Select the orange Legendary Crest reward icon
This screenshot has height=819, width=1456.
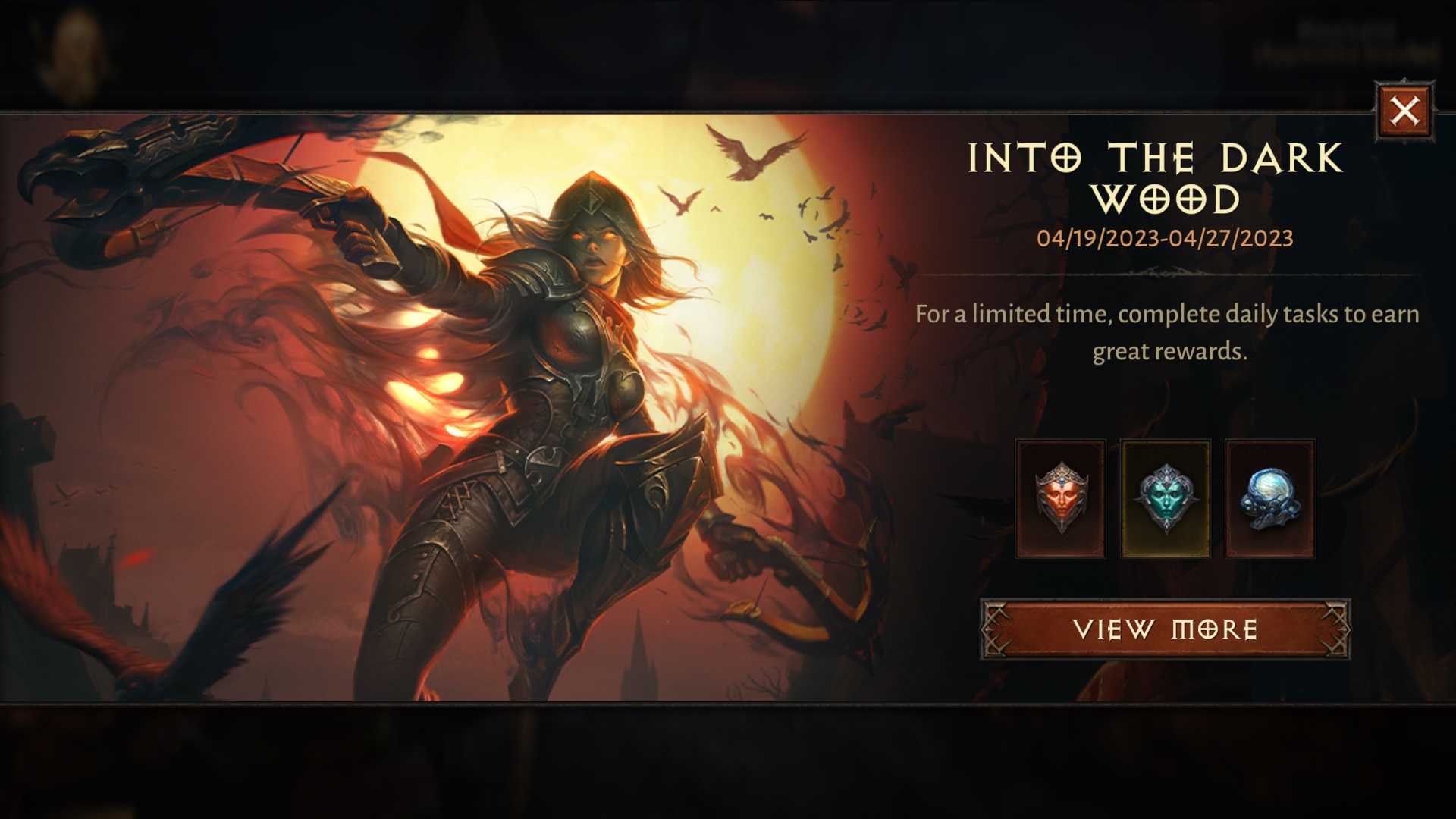[x=1060, y=498]
